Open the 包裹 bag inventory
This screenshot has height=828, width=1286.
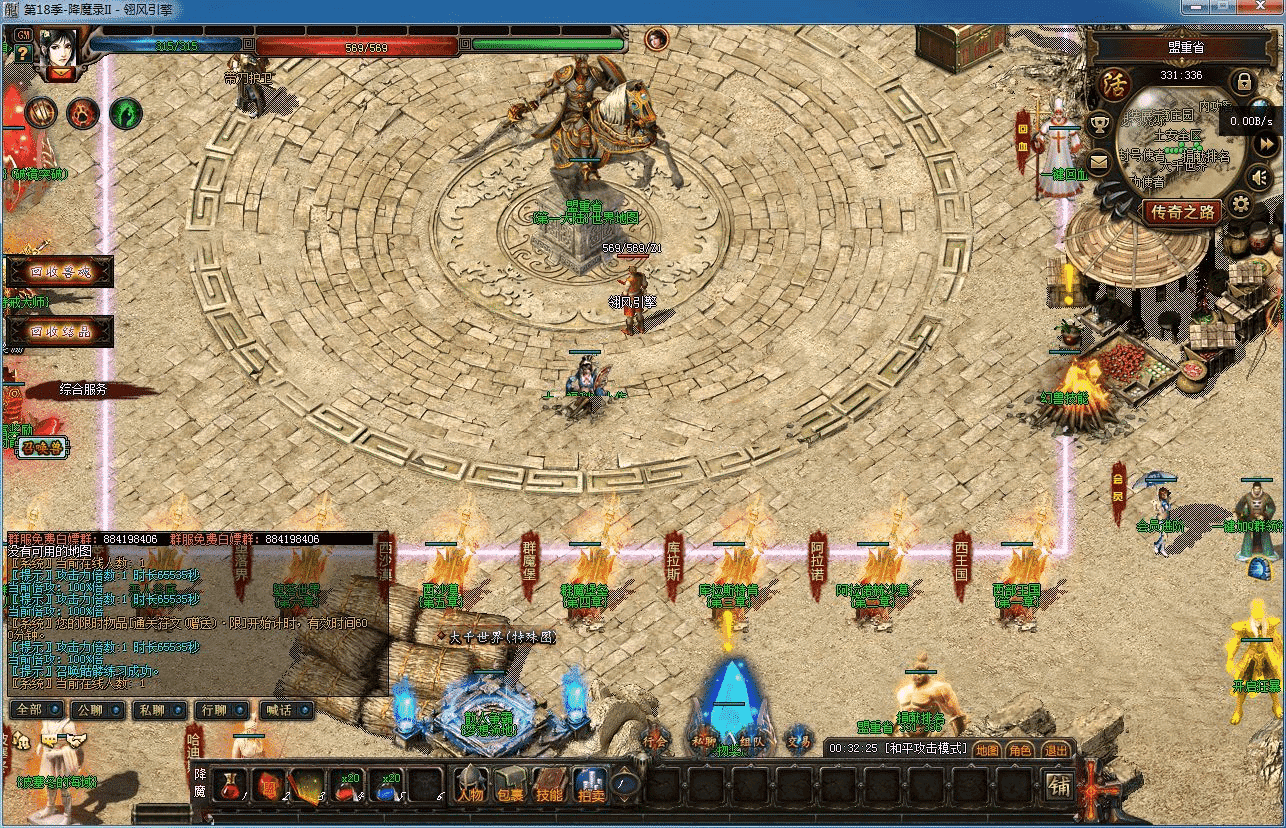[x=509, y=785]
